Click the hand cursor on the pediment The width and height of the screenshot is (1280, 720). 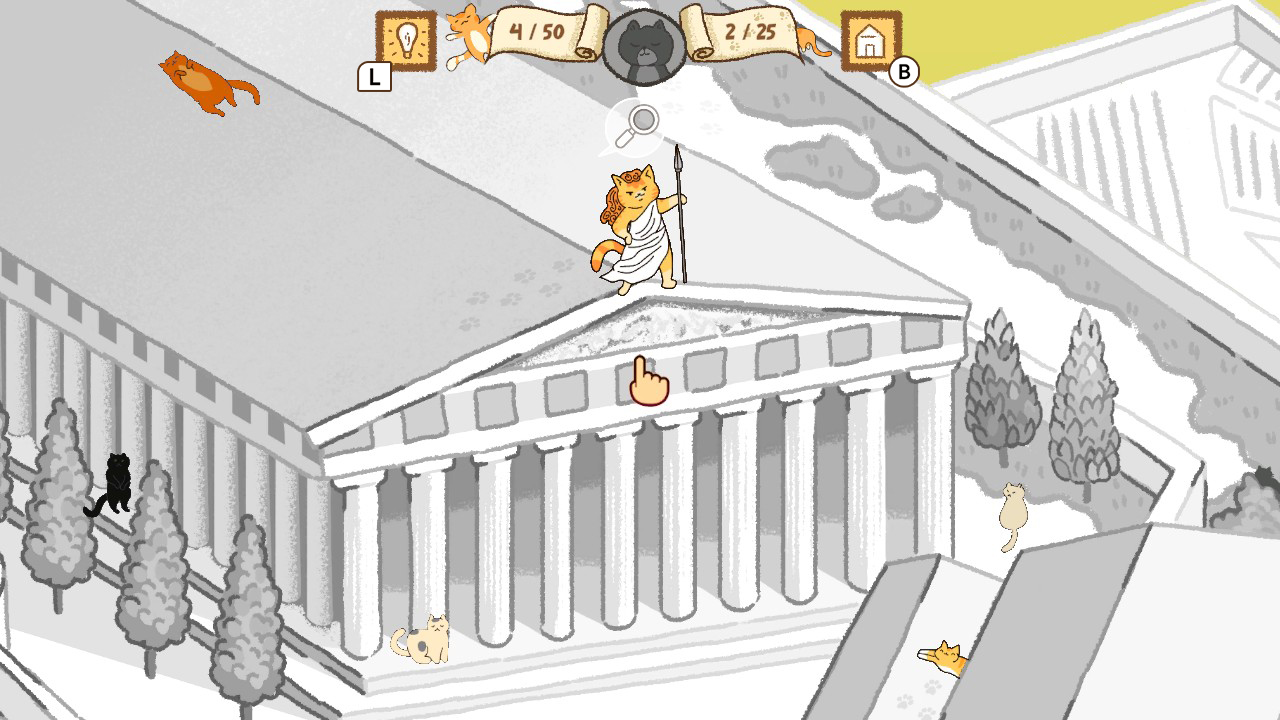coord(648,382)
